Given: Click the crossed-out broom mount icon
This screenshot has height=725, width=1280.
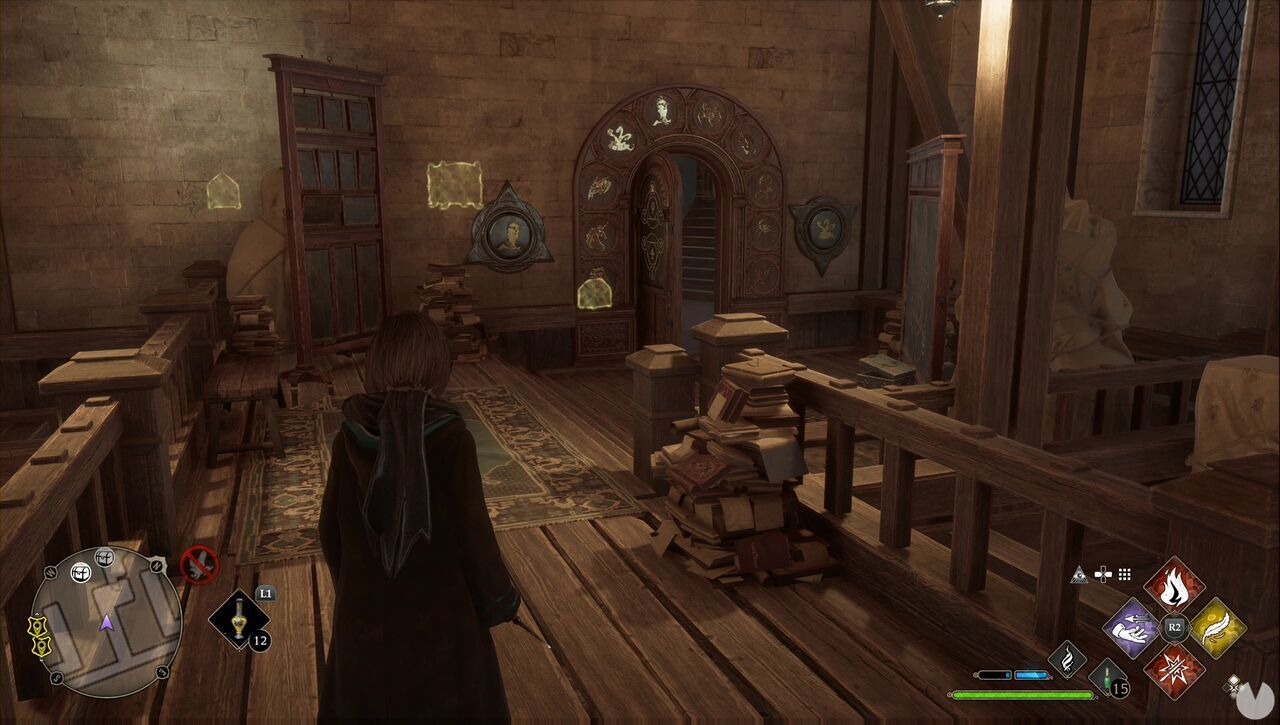Looking at the screenshot, I should 200,564.
